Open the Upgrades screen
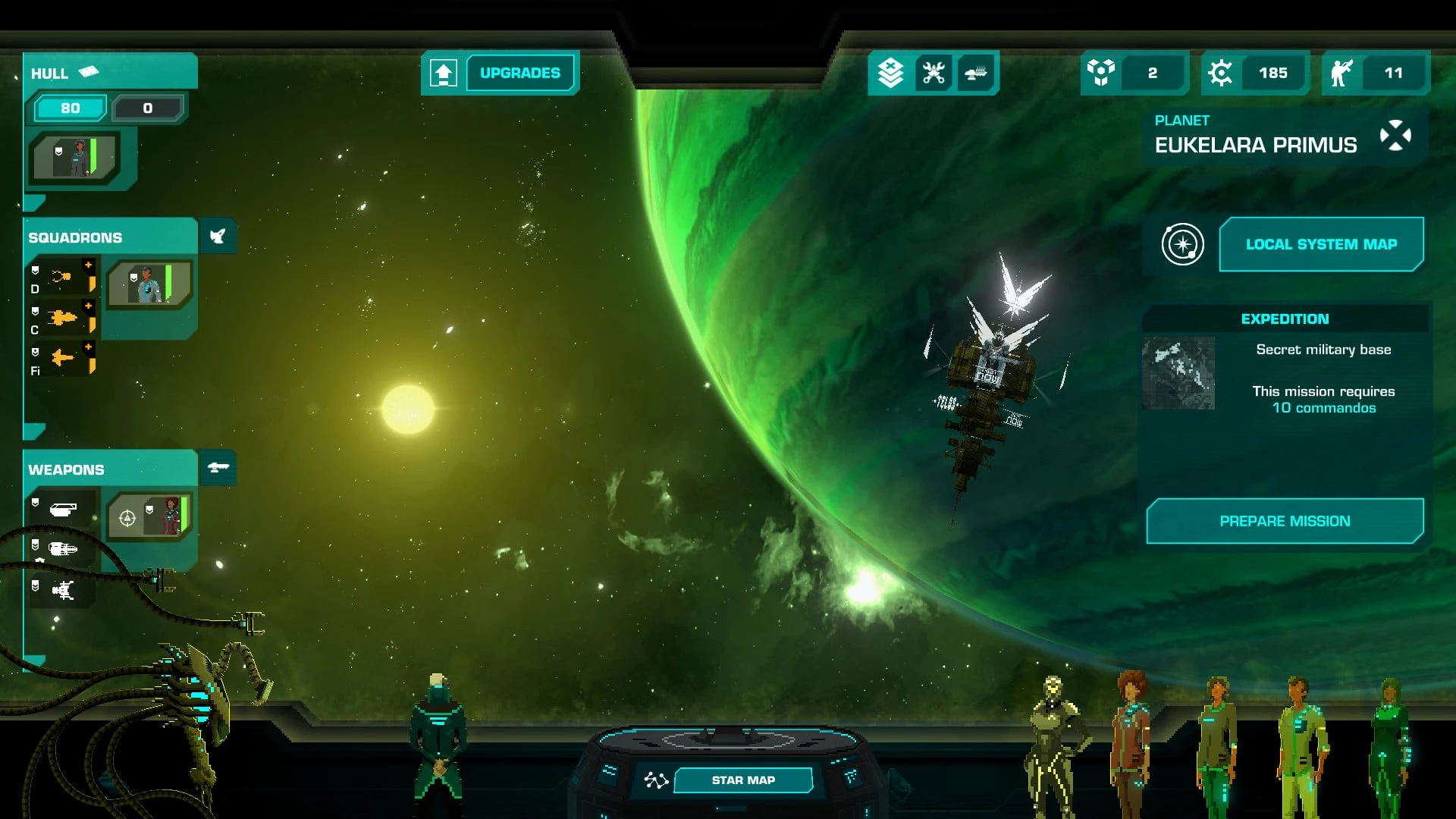Screen dimensions: 1456x819 coord(519,73)
